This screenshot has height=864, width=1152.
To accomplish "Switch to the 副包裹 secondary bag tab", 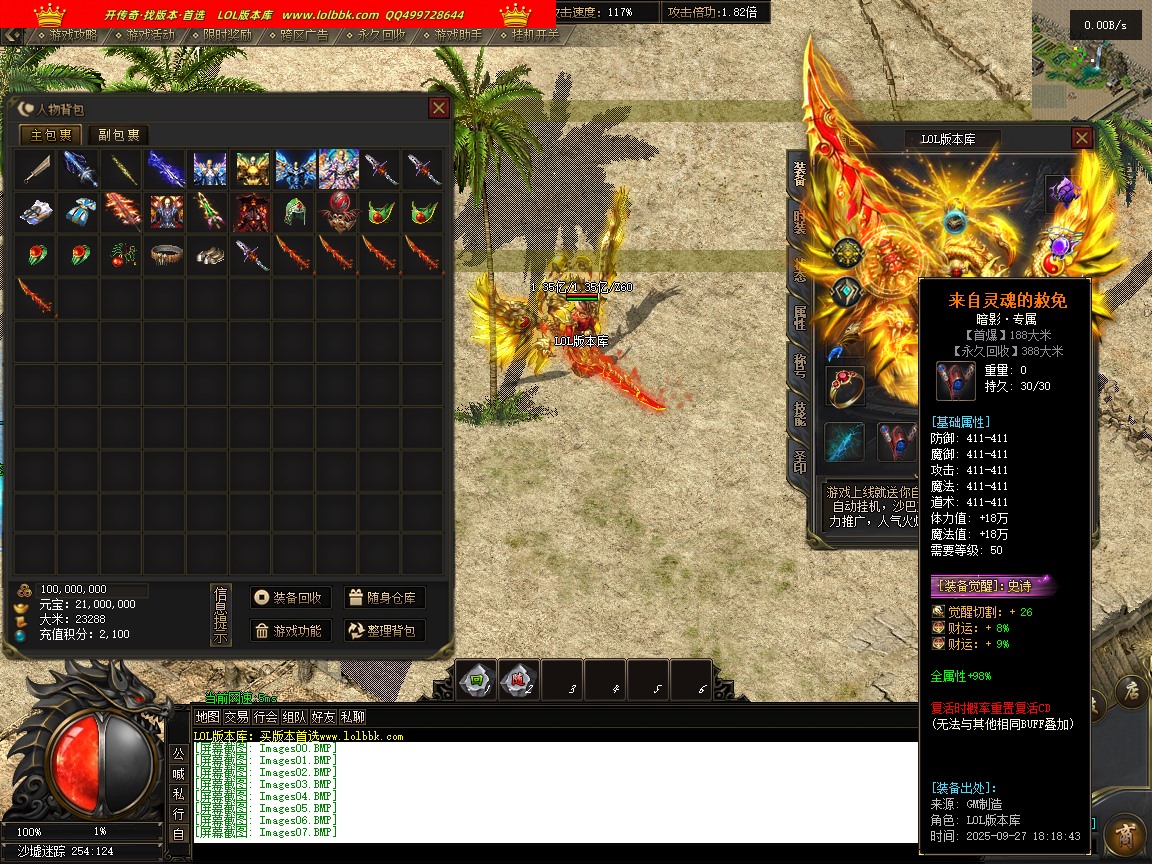I will [x=119, y=135].
